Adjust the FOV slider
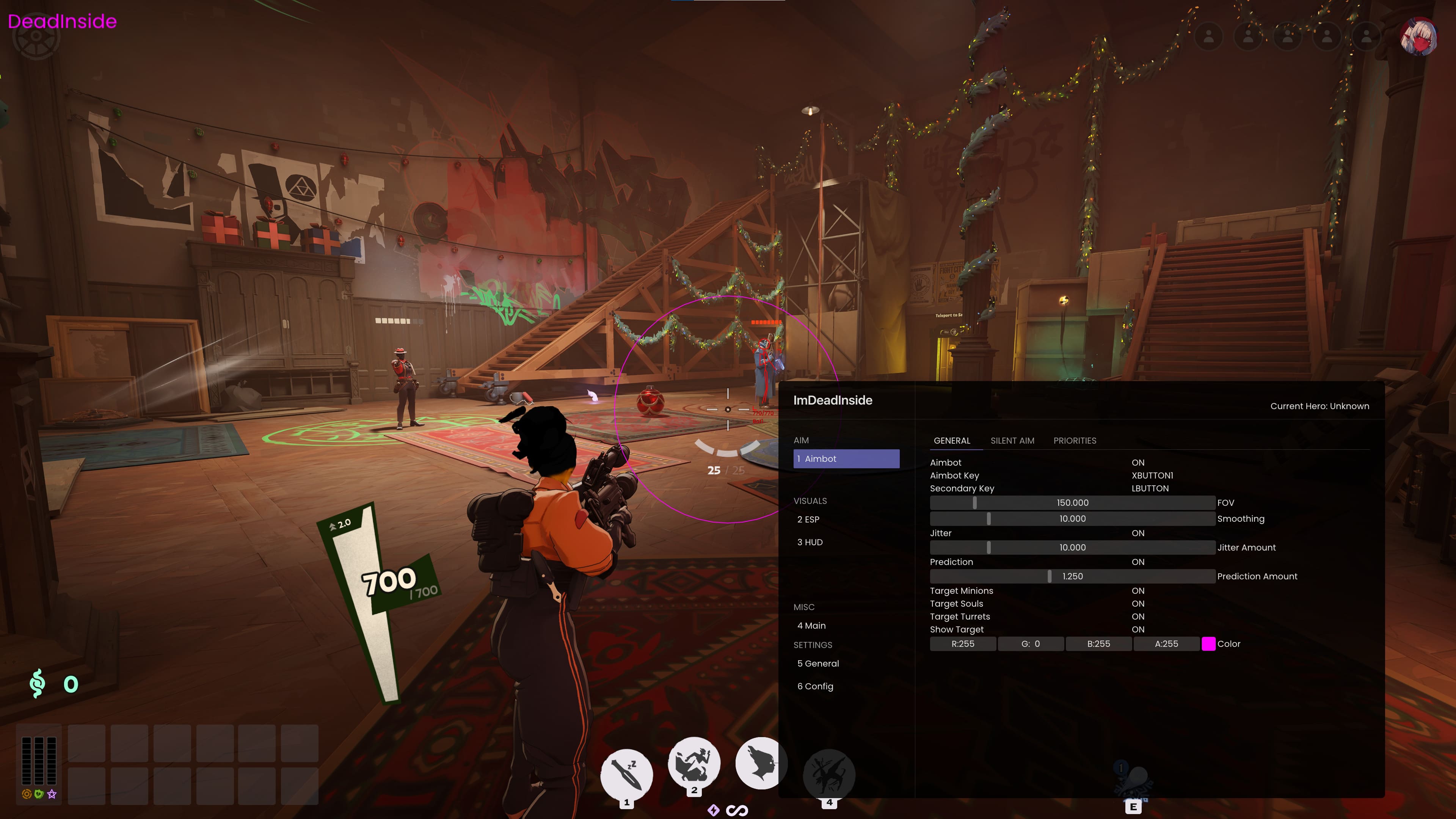 click(1072, 503)
